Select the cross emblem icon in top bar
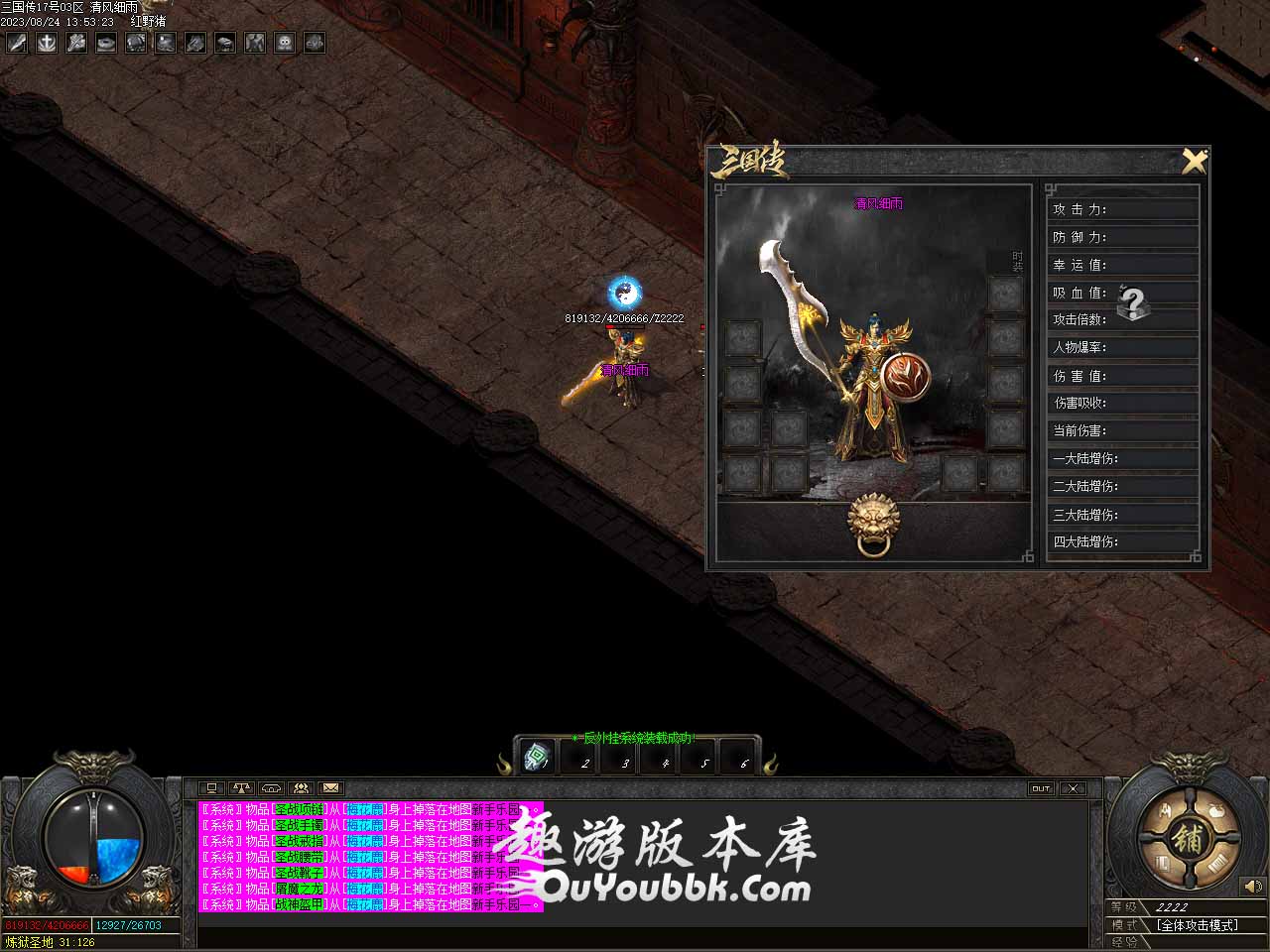Viewport: 1270px width, 952px height. coord(47,43)
